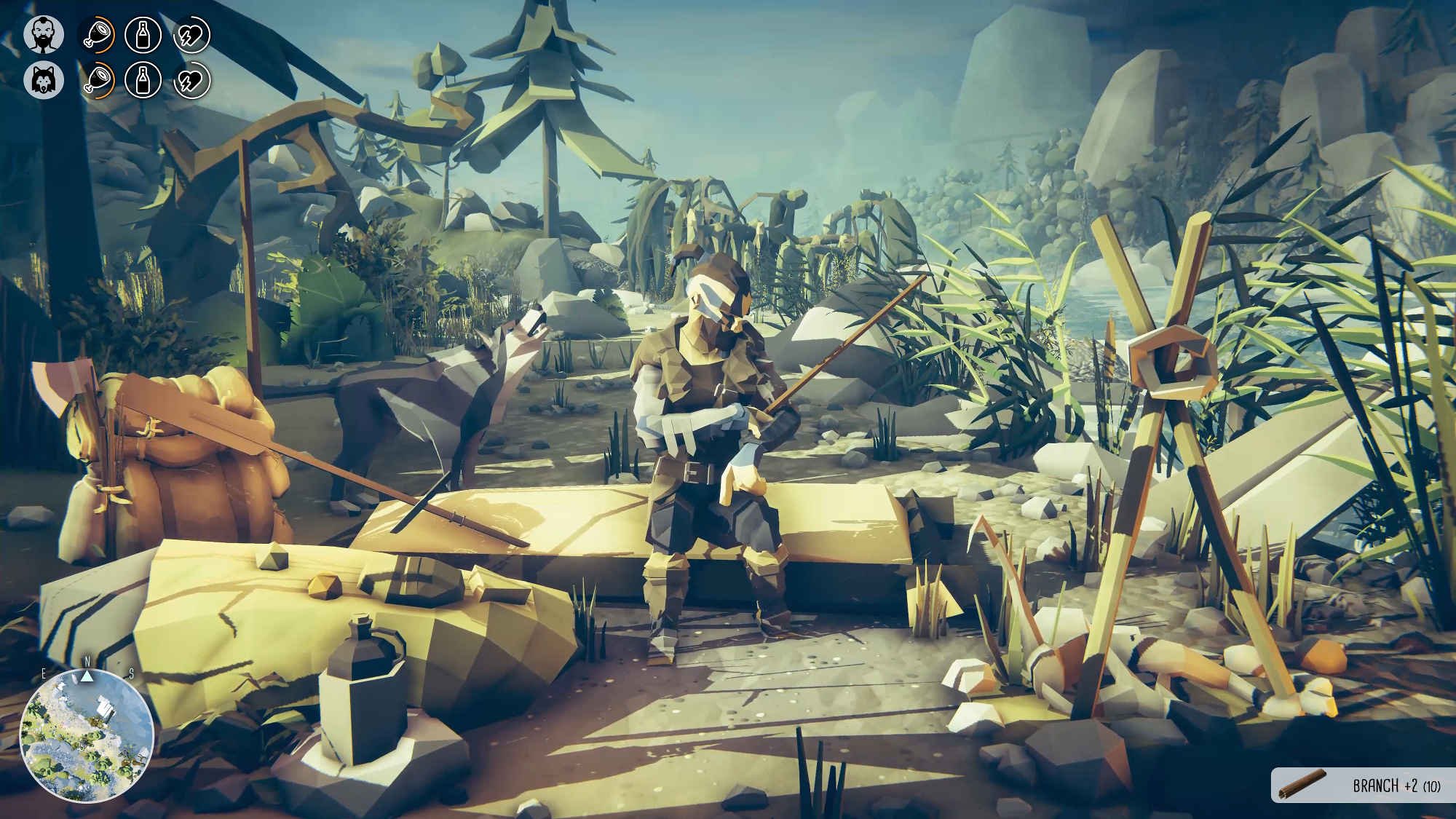
Task: Open the circular minimap
Action: coord(86,735)
